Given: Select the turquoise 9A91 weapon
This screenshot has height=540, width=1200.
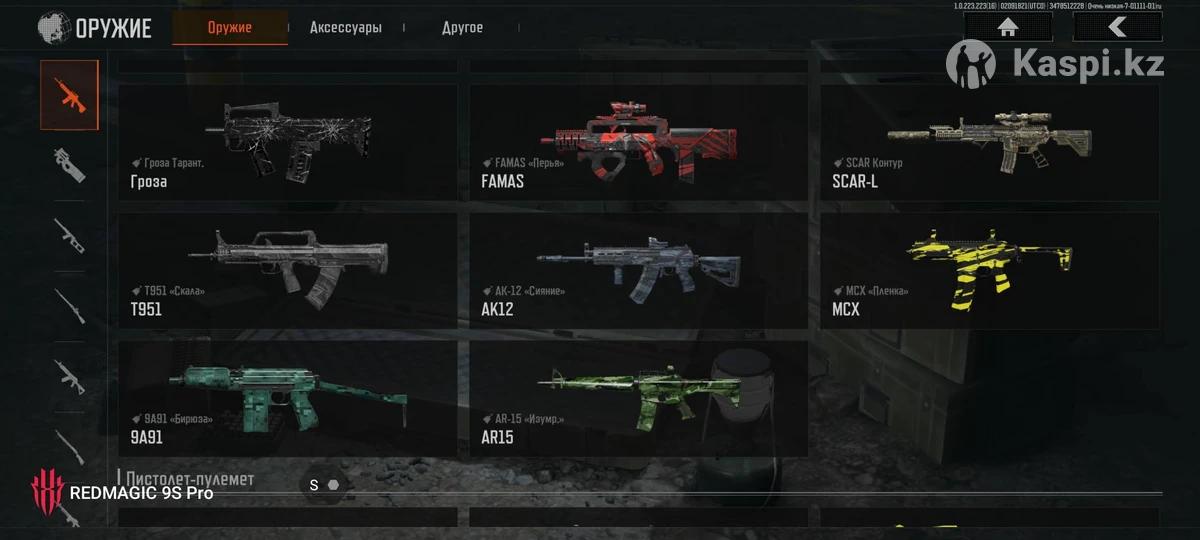Looking at the screenshot, I should click(x=288, y=398).
